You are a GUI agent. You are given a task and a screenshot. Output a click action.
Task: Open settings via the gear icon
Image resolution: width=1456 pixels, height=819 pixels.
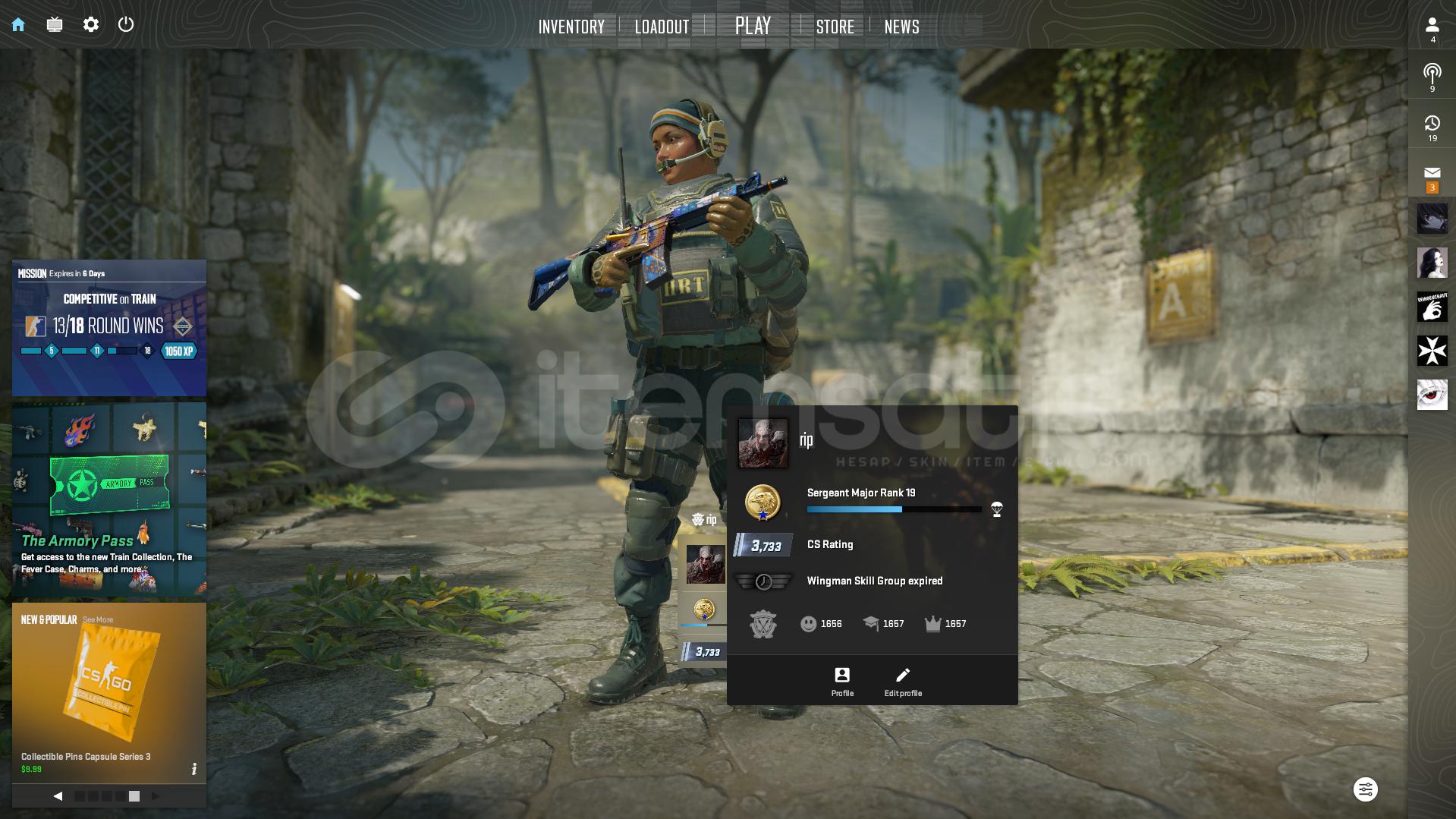click(x=91, y=25)
